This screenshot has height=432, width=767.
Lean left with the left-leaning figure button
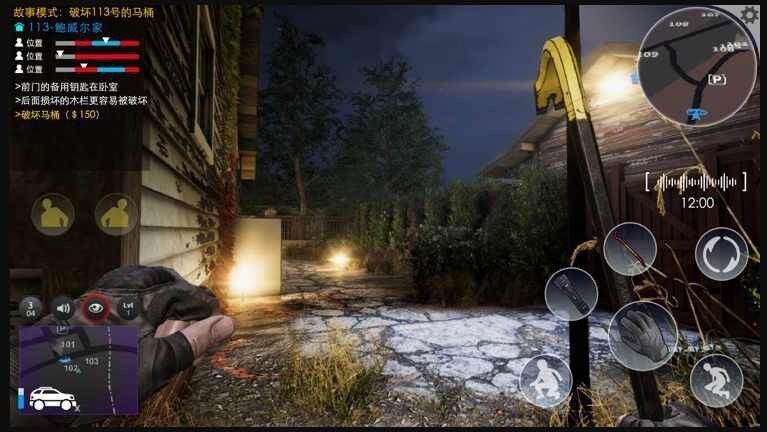(52, 214)
